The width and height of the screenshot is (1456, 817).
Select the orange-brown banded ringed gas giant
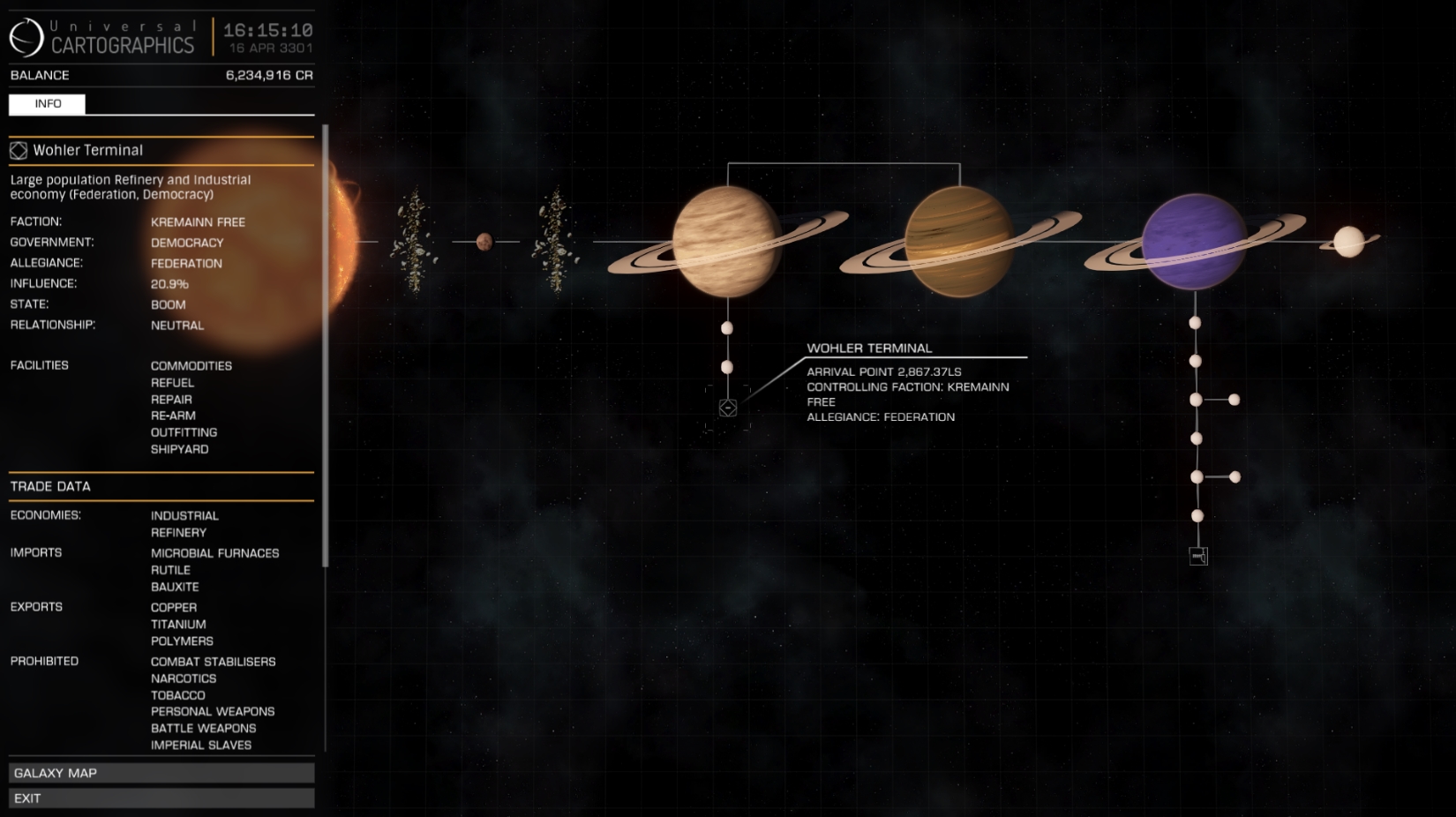[x=959, y=242]
